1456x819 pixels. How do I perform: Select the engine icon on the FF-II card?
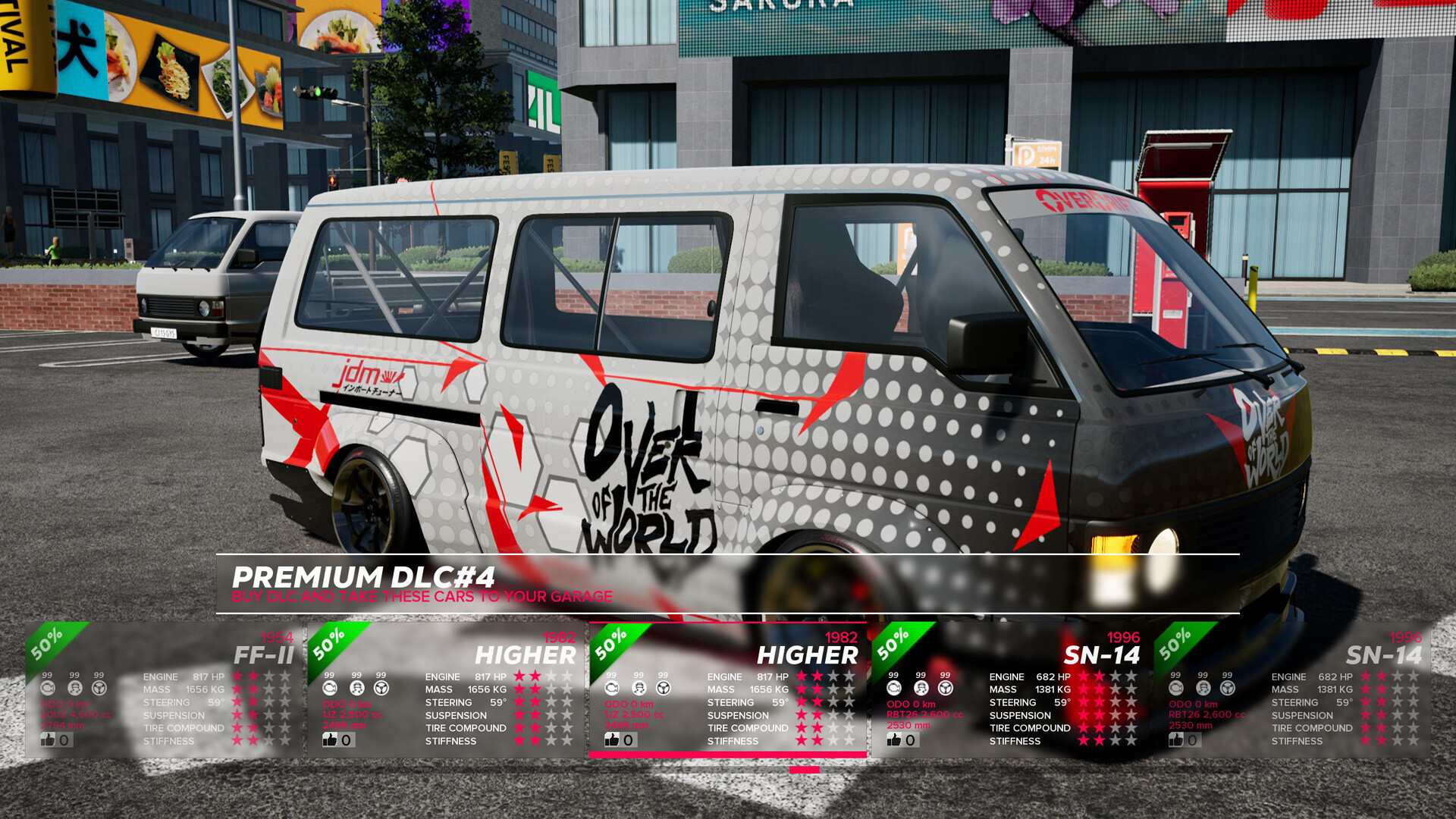(47, 689)
